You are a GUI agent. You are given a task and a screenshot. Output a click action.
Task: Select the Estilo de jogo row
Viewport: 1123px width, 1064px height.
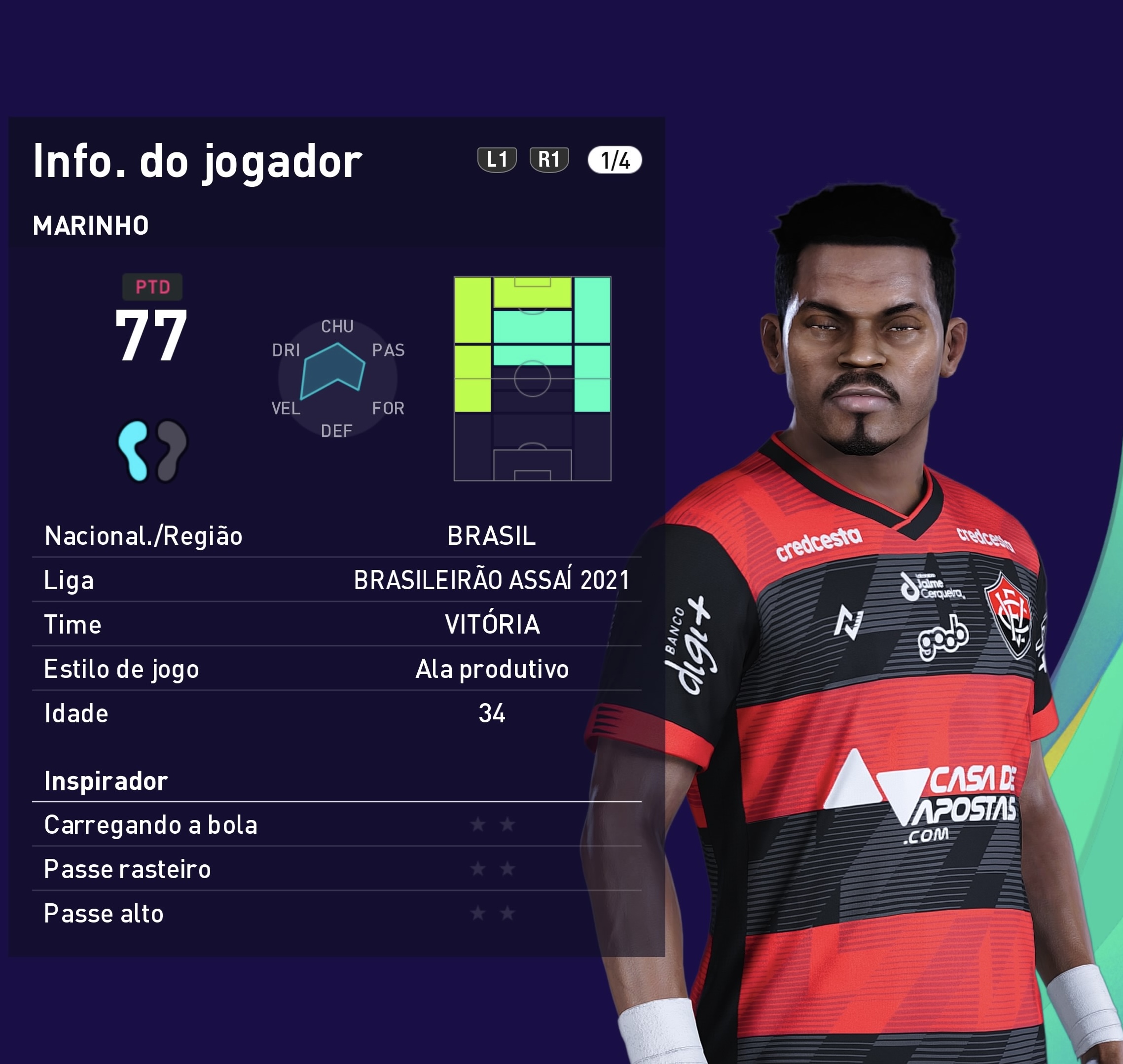tap(336, 669)
